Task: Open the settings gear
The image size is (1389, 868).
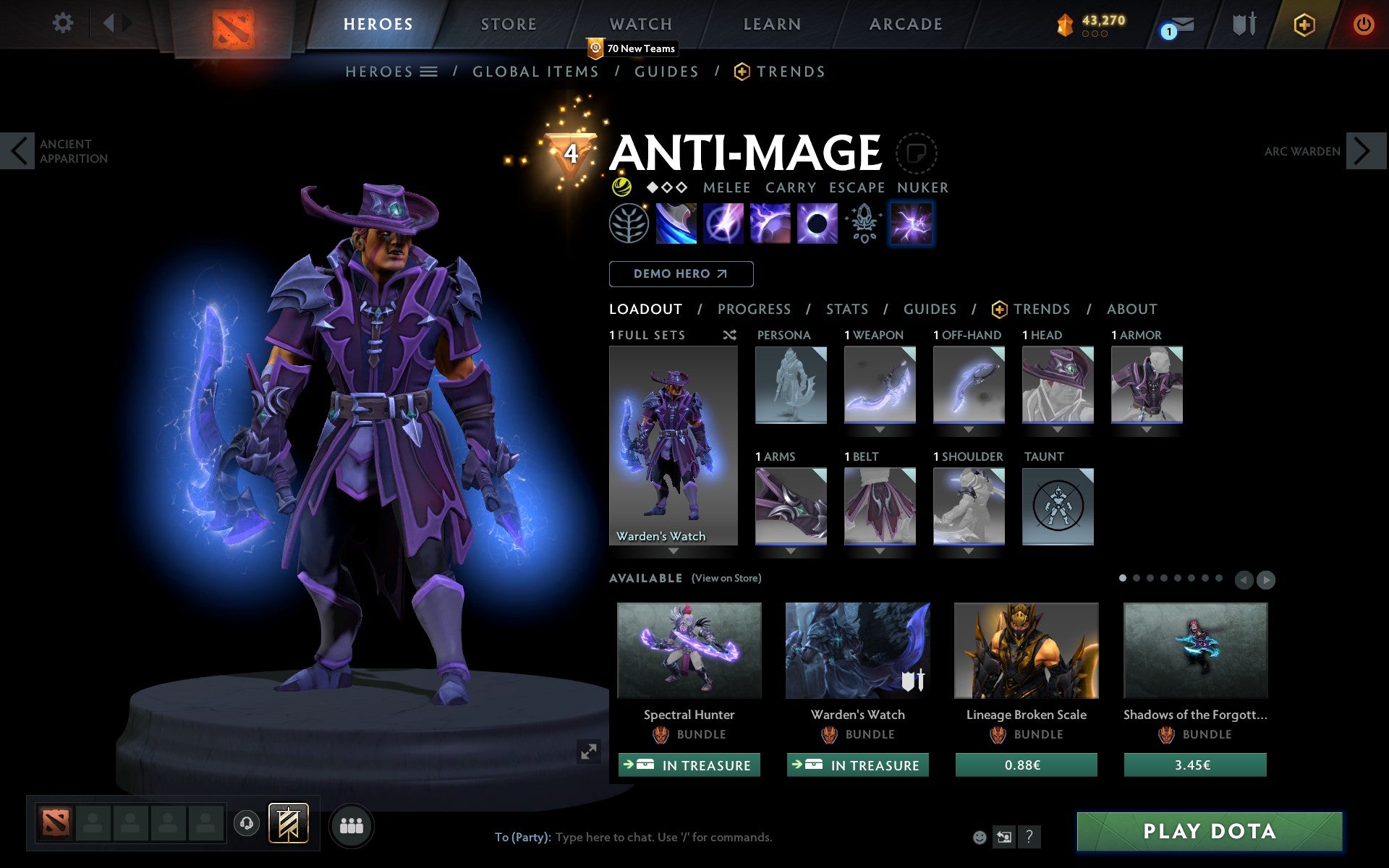Action: coord(64,23)
